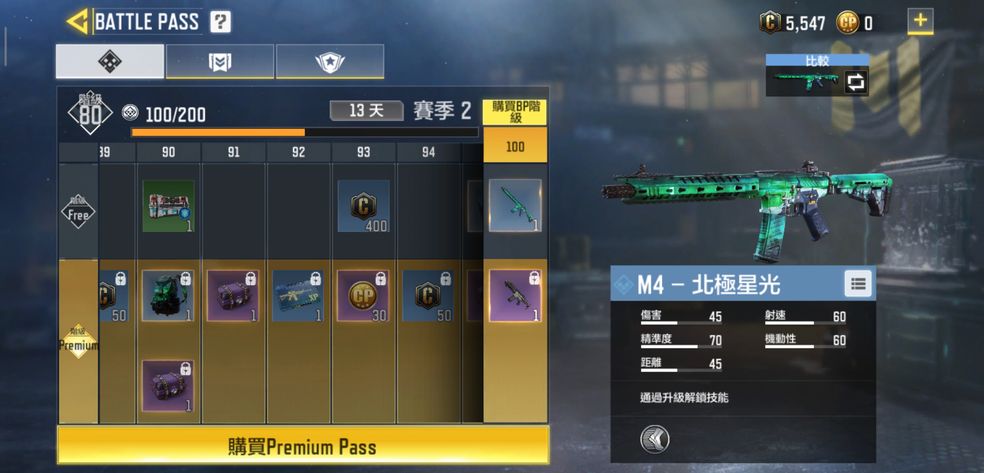Screen dimensions: 984x473
Task: Select the free 400 credits reward
Action: click(364, 206)
